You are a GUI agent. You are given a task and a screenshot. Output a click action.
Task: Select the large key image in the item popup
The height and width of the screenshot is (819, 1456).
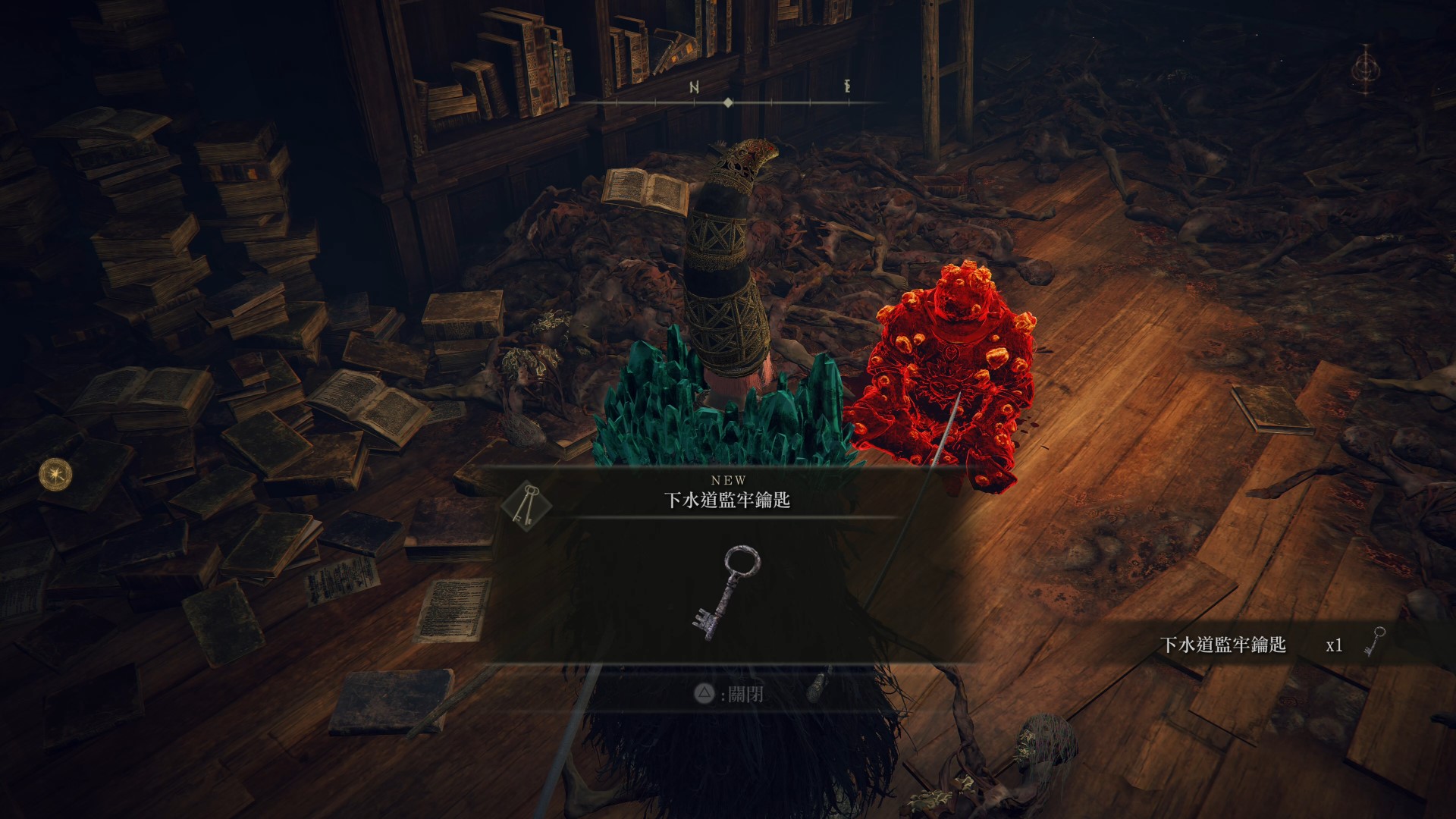(x=726, y=594)
